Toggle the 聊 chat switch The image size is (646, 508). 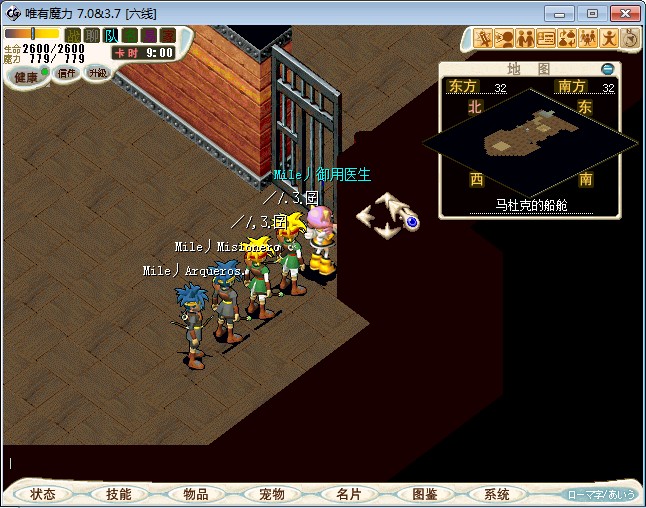pyautogui.click(x=91, y=36)
